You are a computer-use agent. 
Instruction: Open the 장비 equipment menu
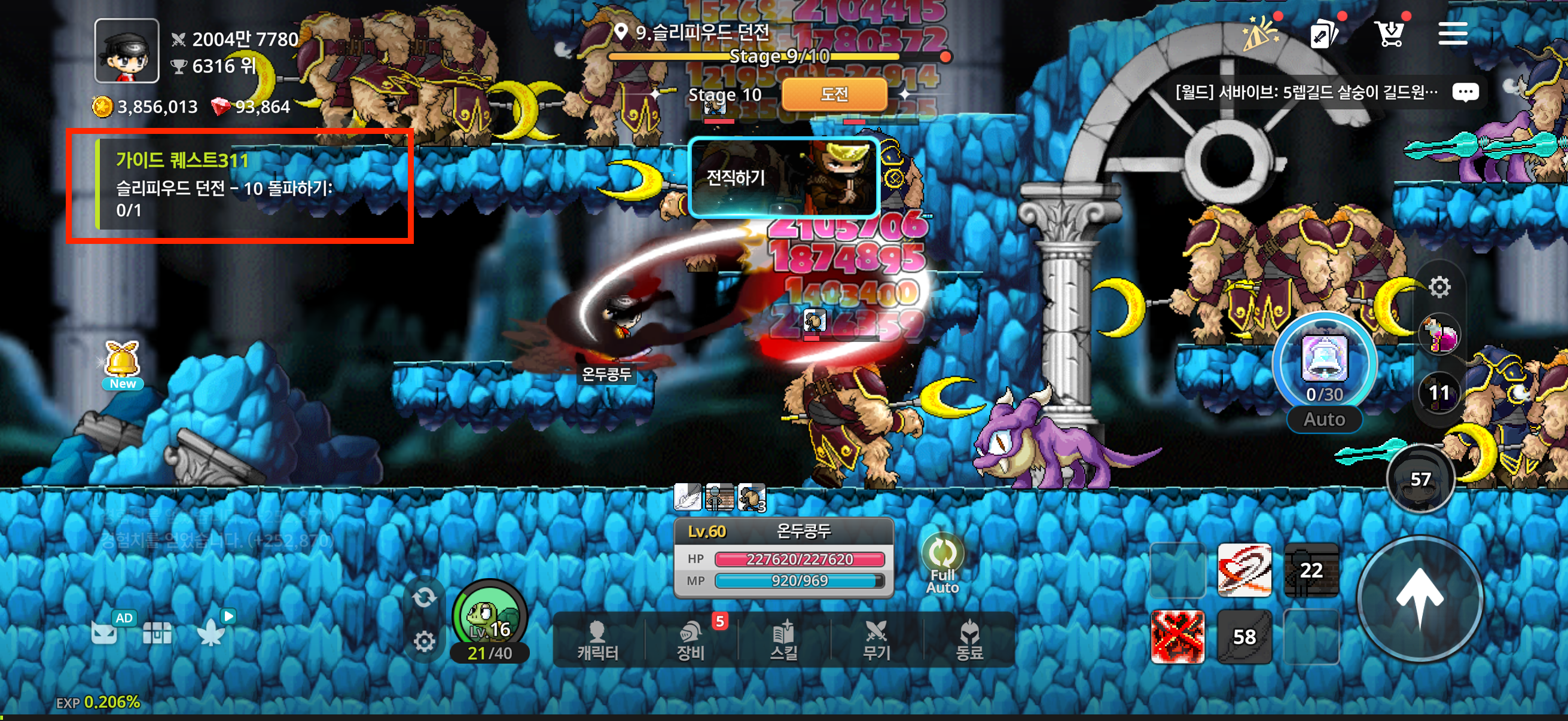tap(691, 641)
